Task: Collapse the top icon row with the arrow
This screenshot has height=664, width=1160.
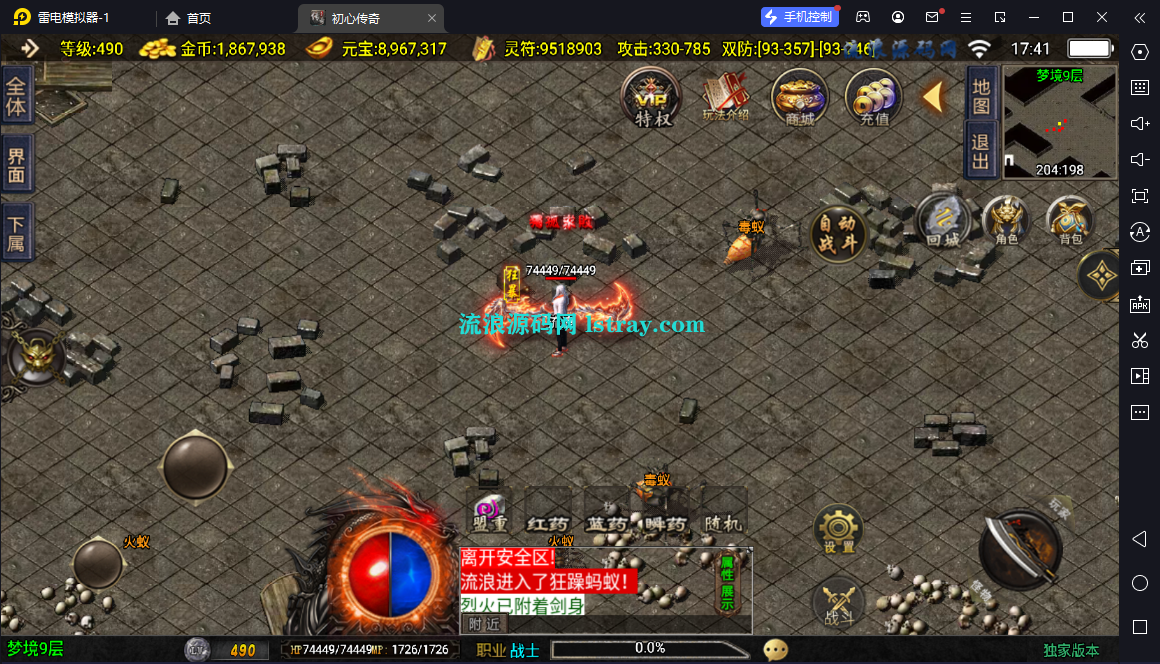Action: tap(932, 97)
